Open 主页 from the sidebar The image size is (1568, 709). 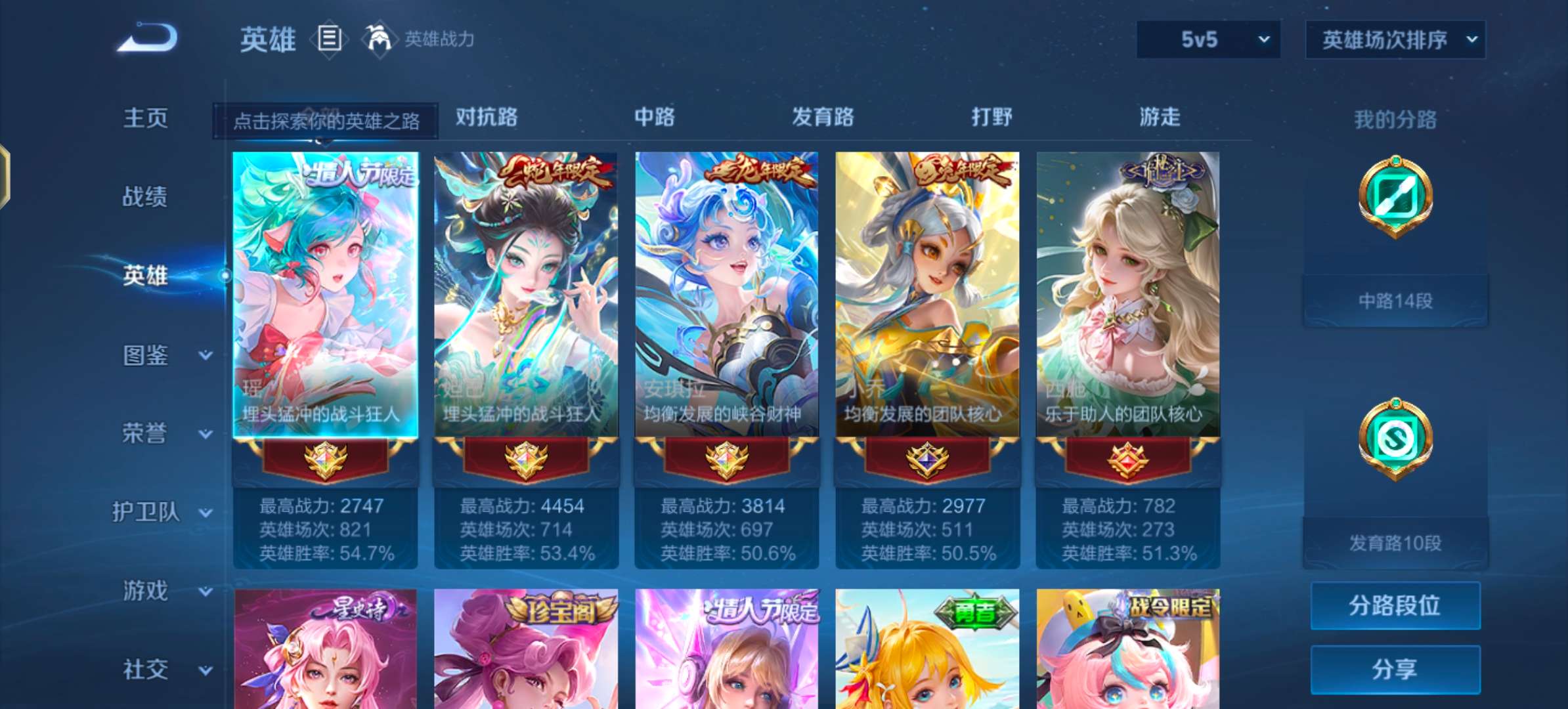(x=146, y=118)
